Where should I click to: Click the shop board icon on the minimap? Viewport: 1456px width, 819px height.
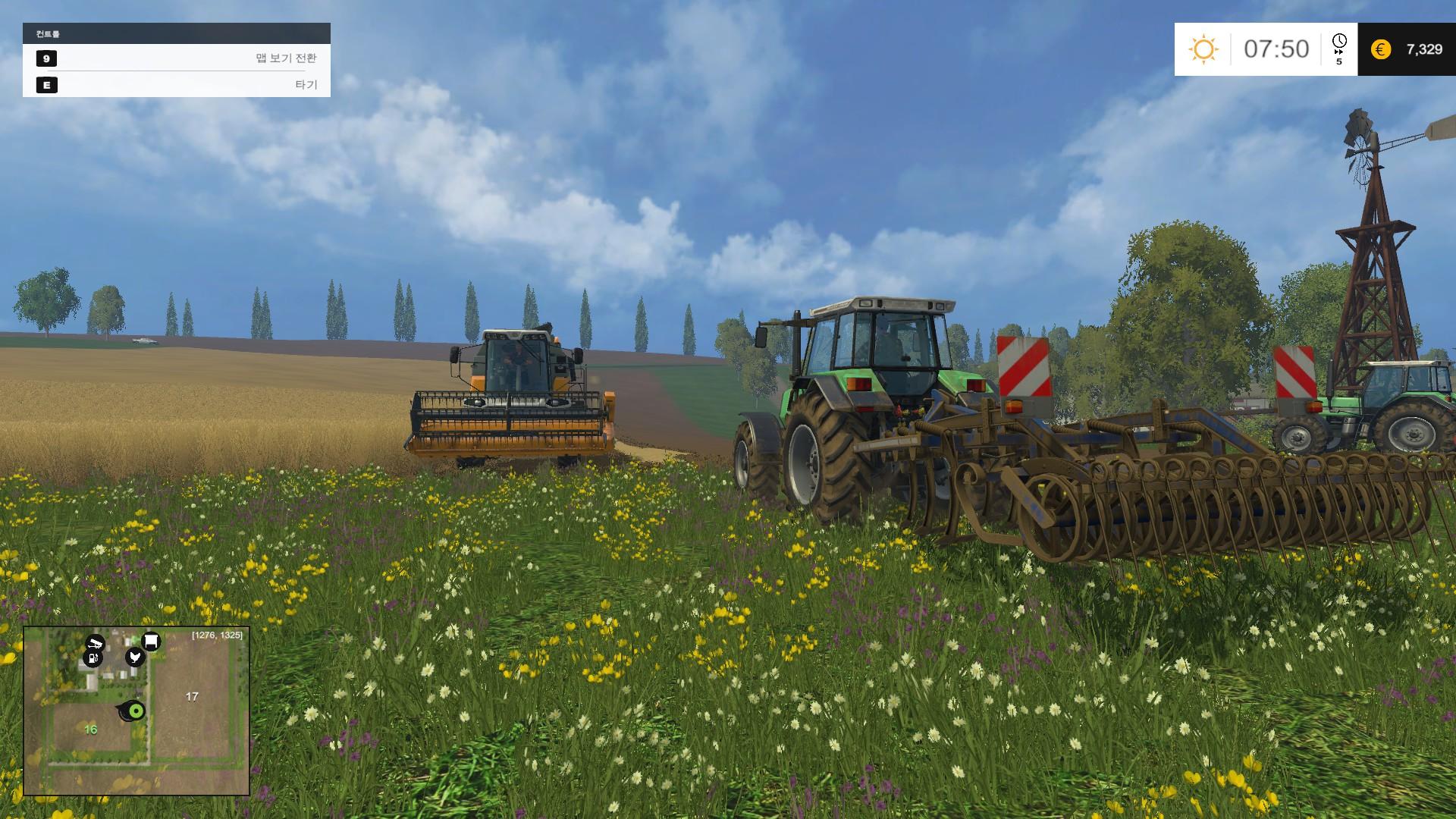click(x=151, y=642)
